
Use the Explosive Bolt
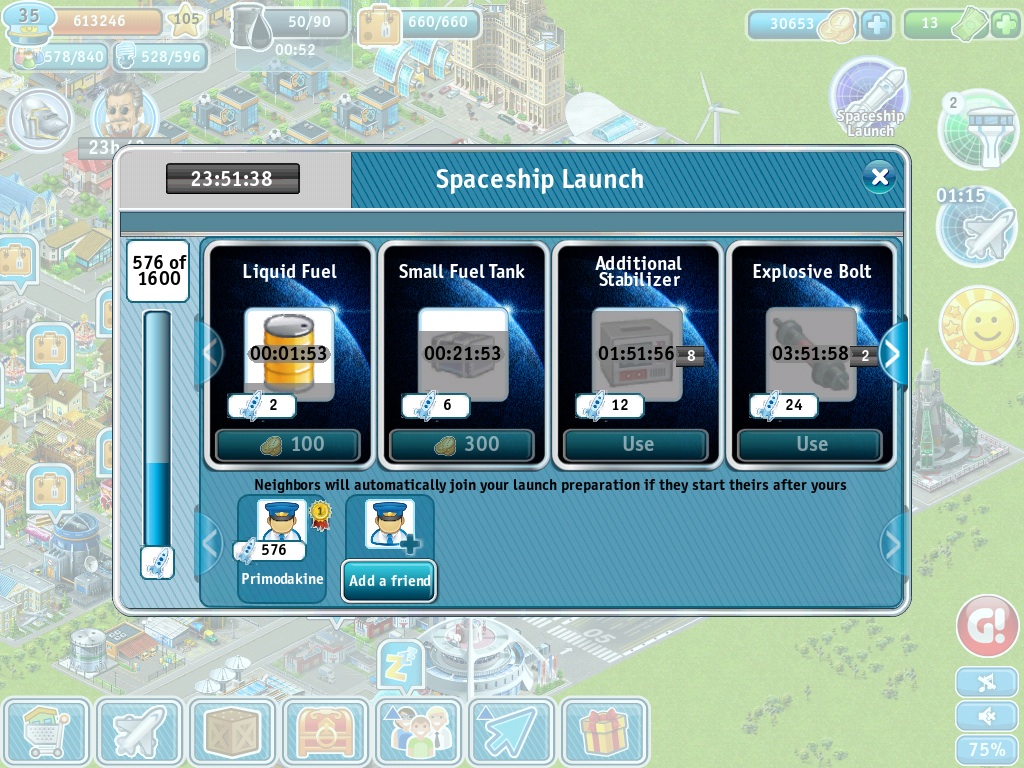click(x=810, y=445)
